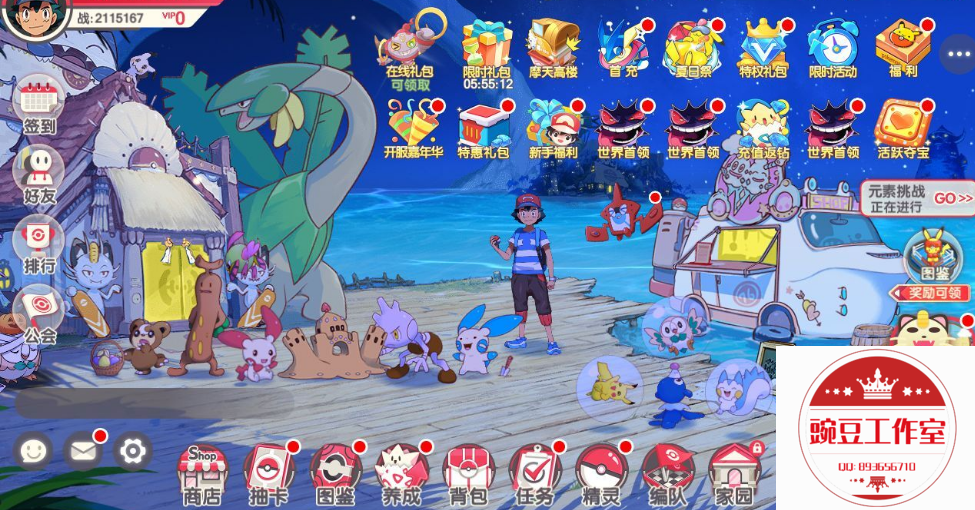This screenshot has height=510, width=975.
Task: Open the smiley face emoji button
Action: coord(33,451)
